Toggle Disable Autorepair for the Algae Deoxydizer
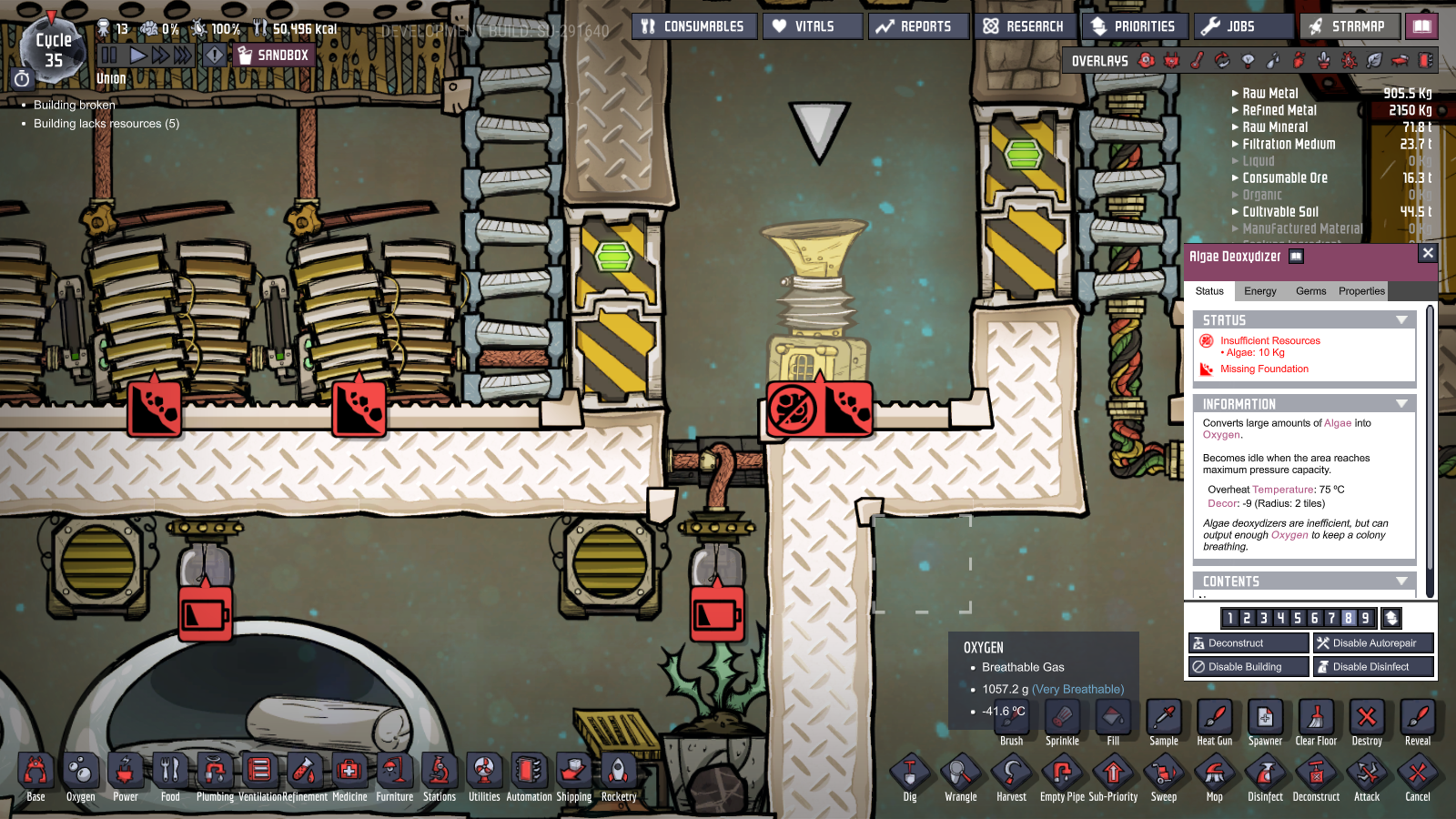 coord(1373,642)
